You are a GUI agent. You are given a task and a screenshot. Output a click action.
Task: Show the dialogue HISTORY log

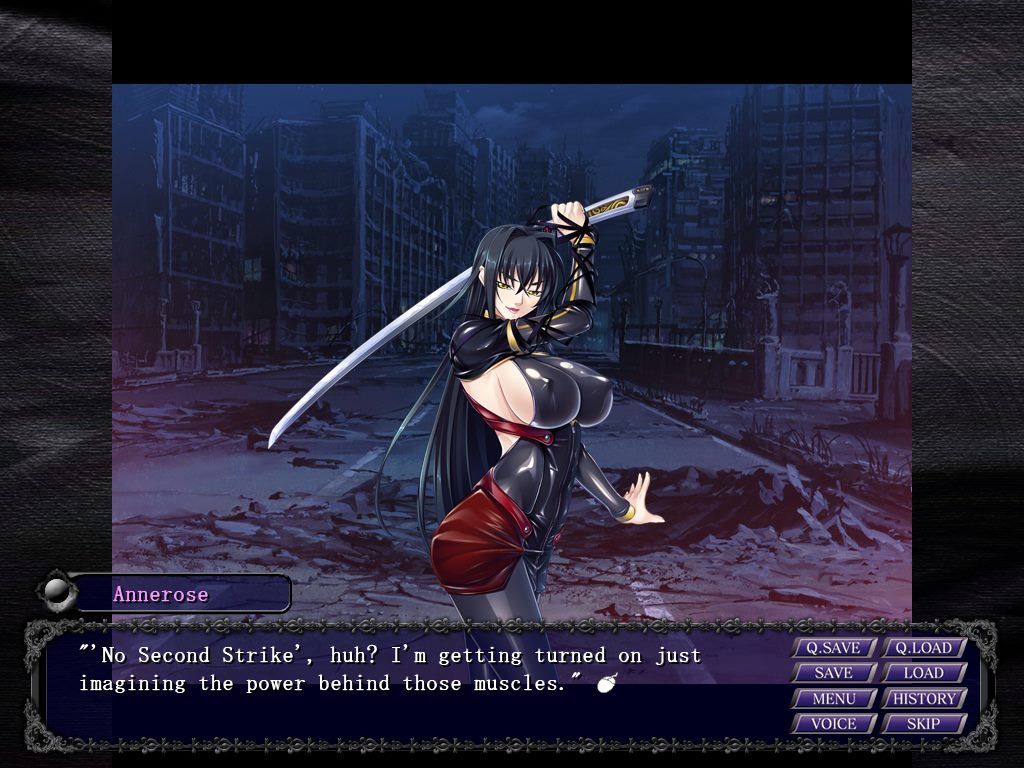click(923, 698)
